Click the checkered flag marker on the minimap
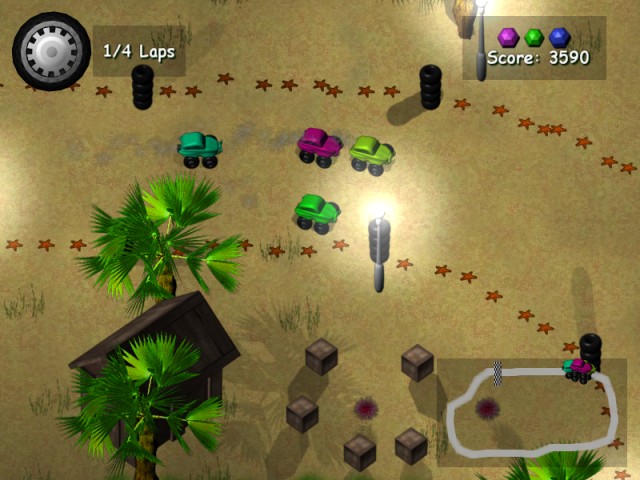The image size is (640, 480). 497,372
